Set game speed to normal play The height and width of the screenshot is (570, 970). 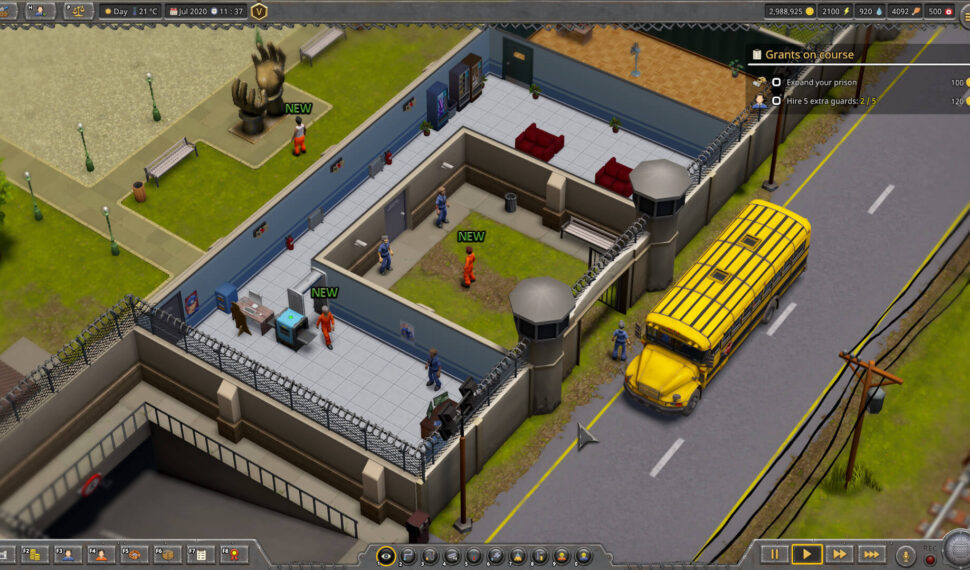click(x=806, y=553)
